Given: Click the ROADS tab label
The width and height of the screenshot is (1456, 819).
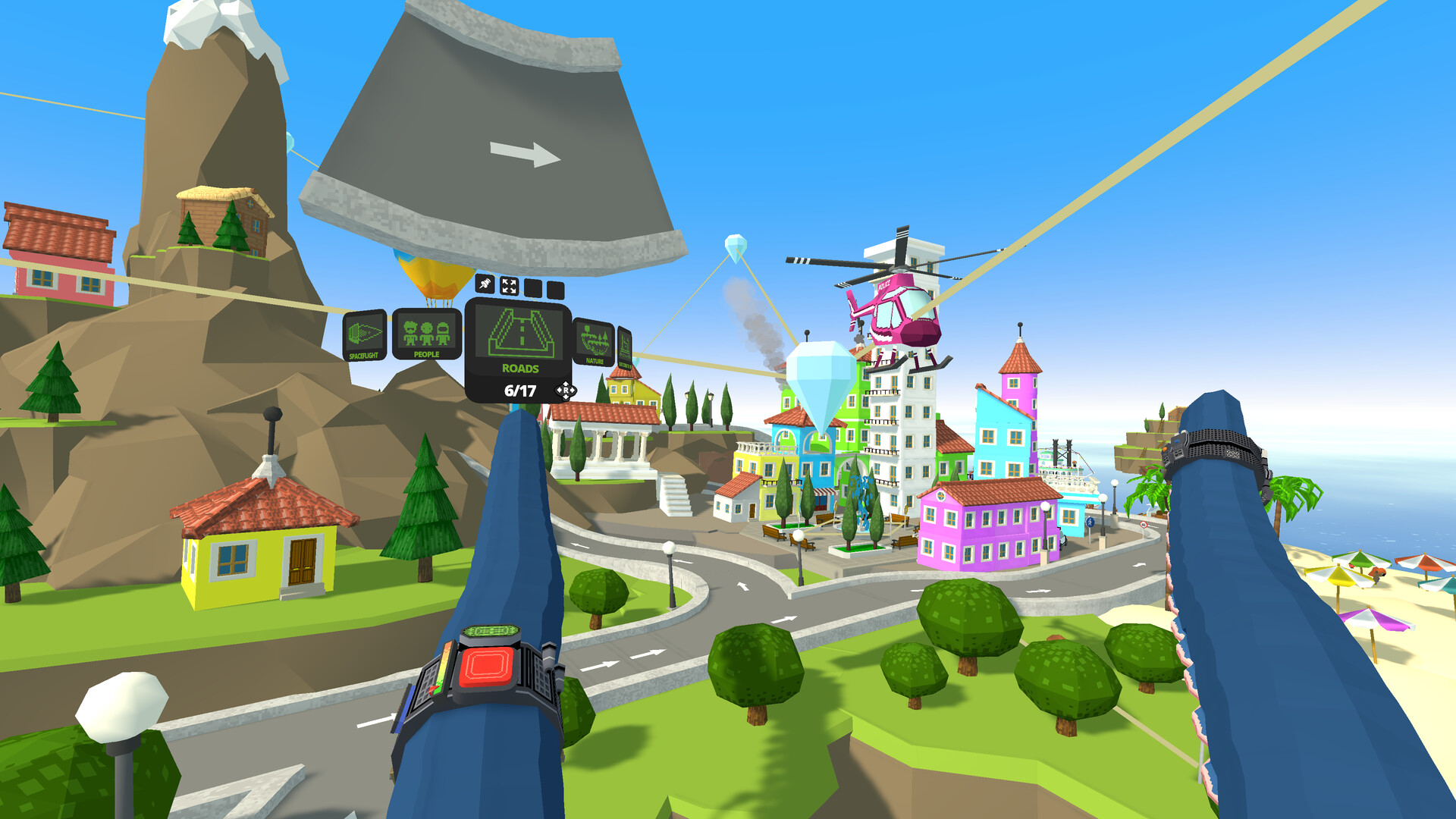Looking at the screenshot, I should 519,369.
